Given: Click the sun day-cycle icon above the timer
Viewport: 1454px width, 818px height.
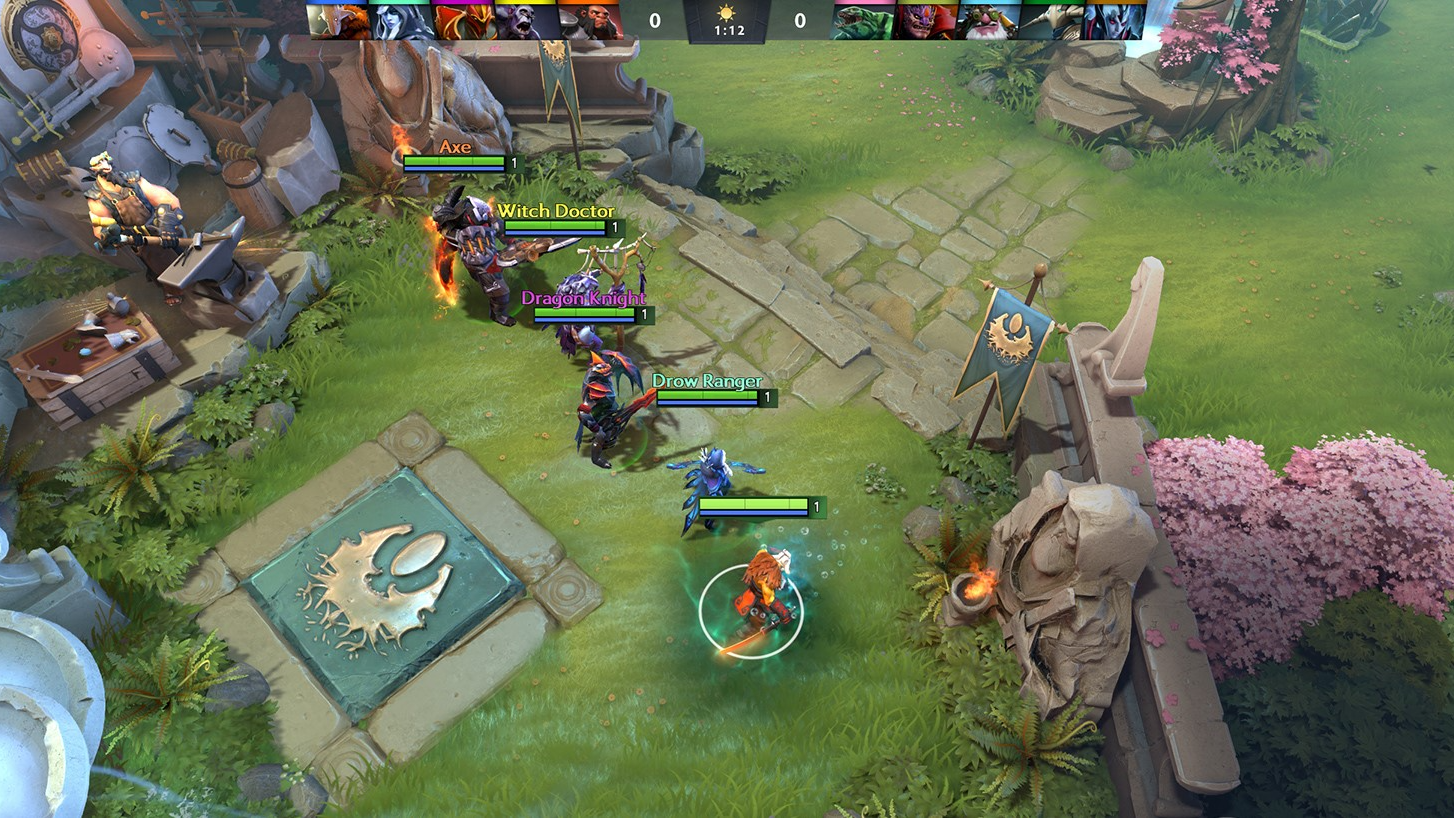Looking at the screenshot, I should click(727, 15).
